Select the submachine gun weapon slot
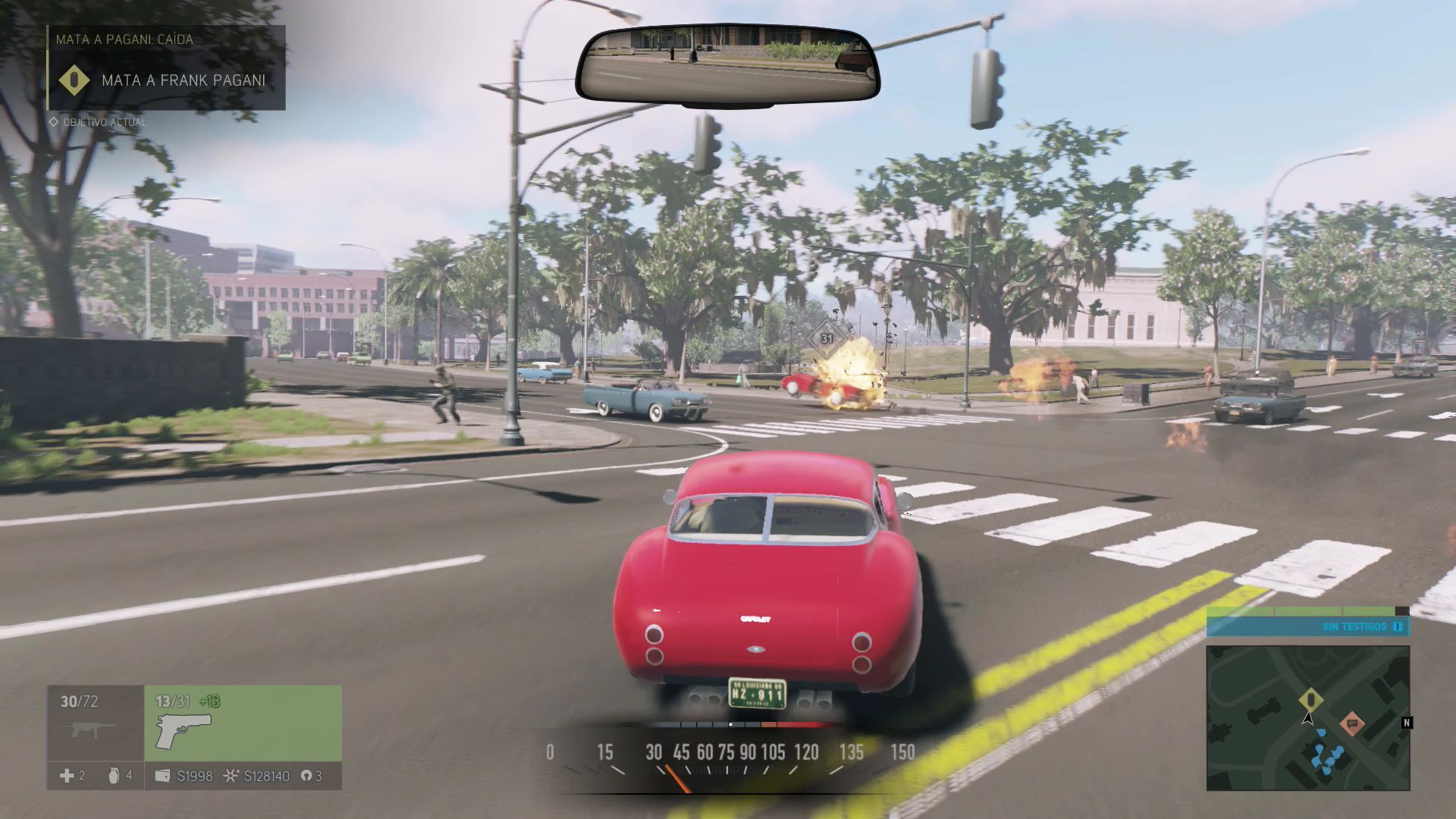Image resolution: width=1456 pixels, height=819 pixels. tap(95, 723)
